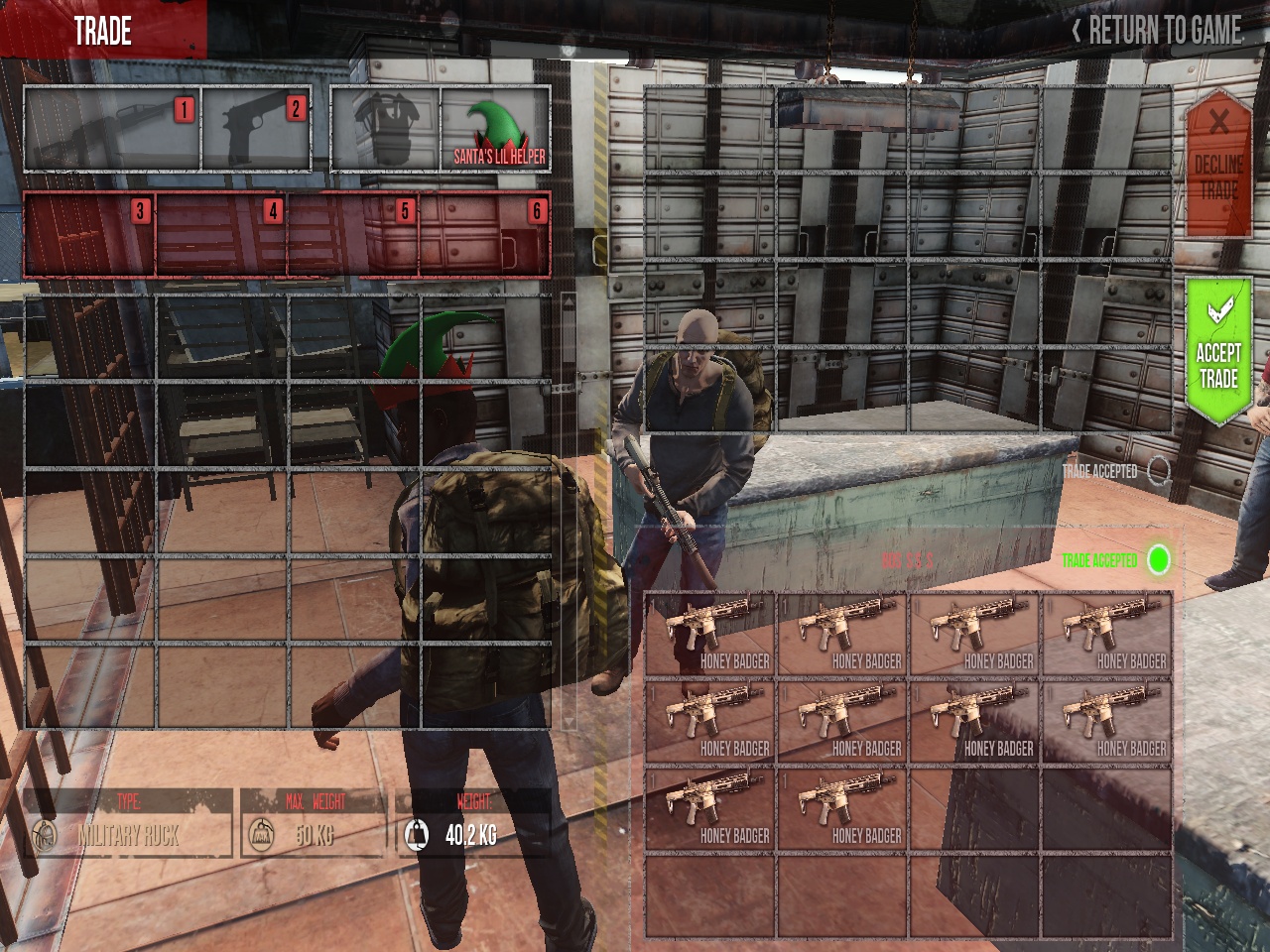Decline the trade offer
This screenshot has height=952, width=1270.
[x=1217, y=164]
